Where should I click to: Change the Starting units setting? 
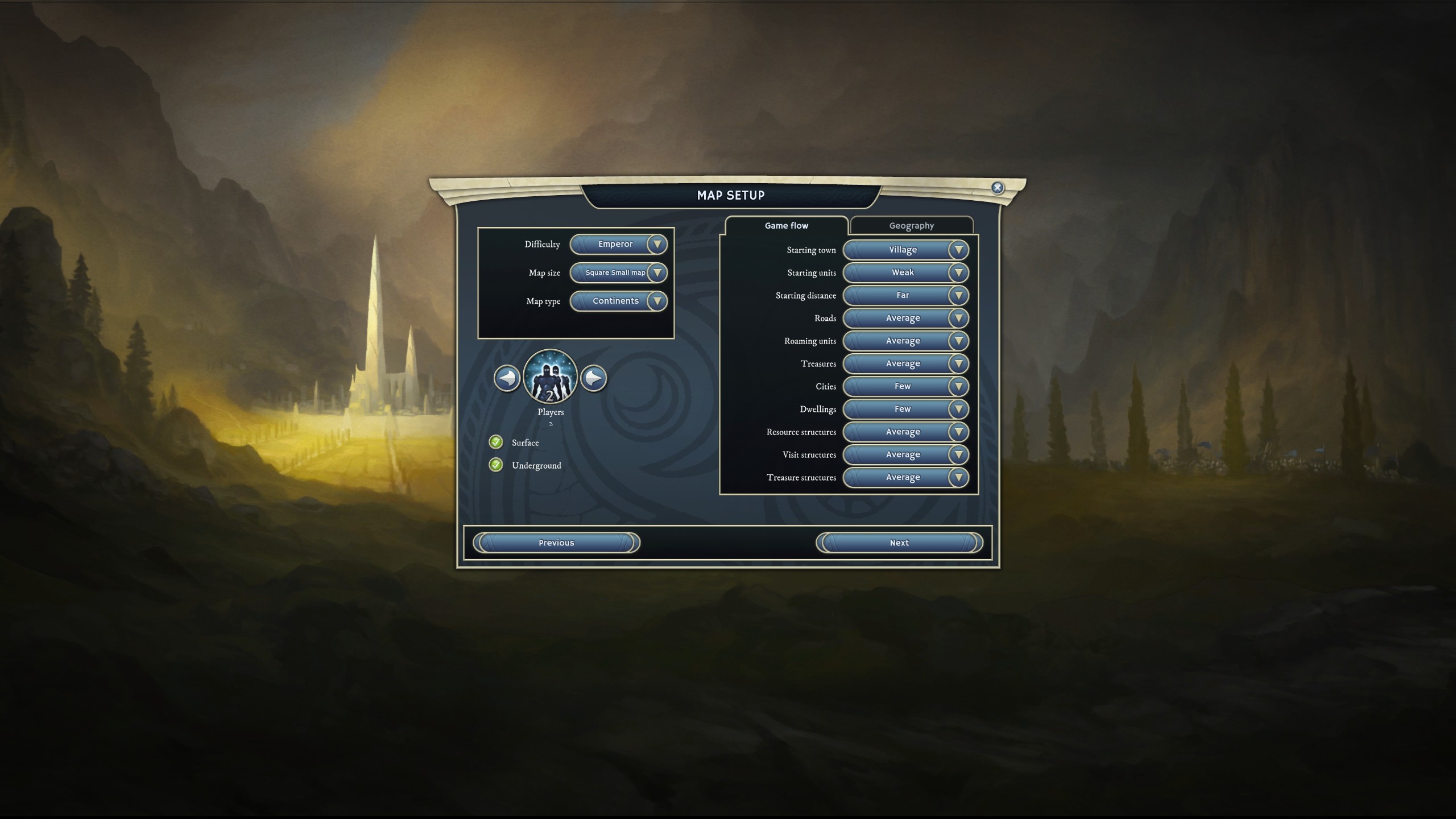click(x=905, y=273)
